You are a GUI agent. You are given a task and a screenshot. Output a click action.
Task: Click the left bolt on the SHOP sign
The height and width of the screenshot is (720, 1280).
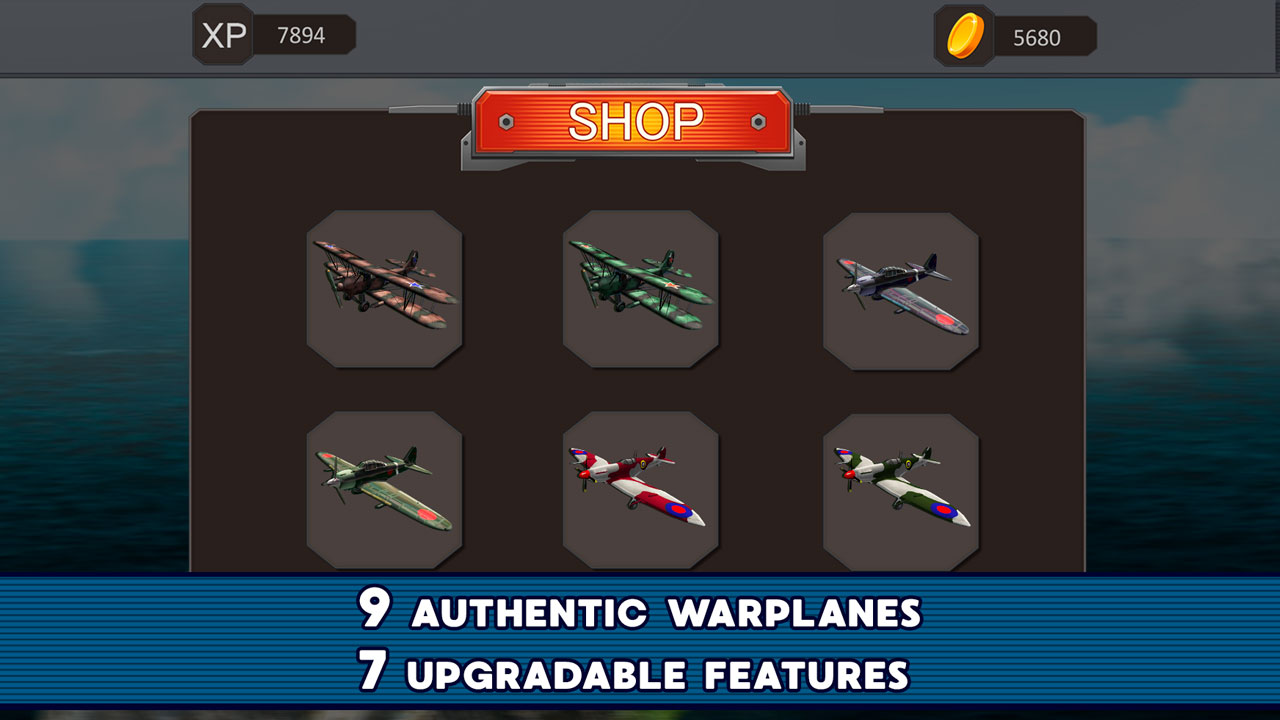click(x=508, y=120)
